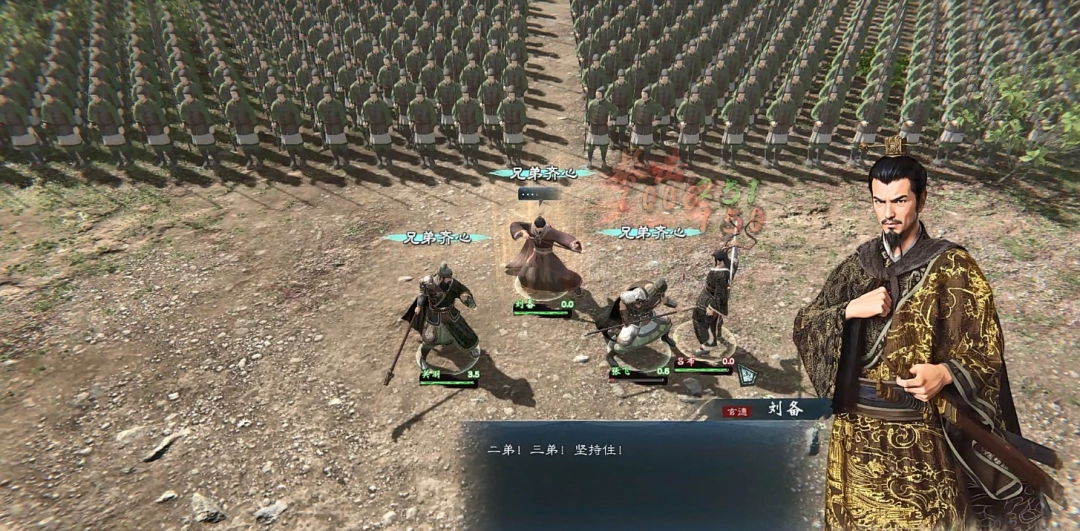Select the 刘备 unit in brown robes
This screenshot has width=1080, height=531.
tap(542, 255)
